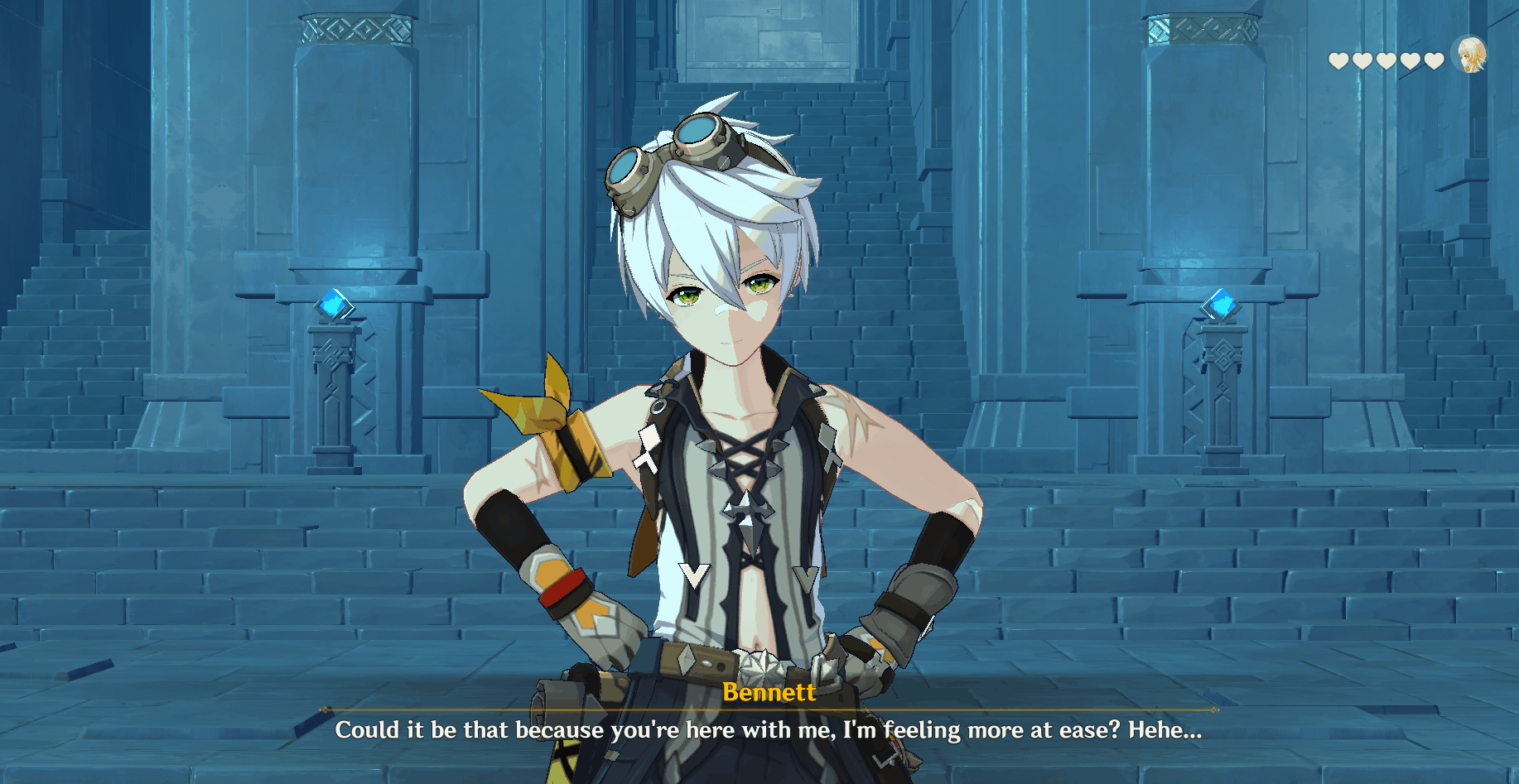1519x784 pixels.
Task: Select Bennett's name label in the dialogue box
Action: coord(769,693)
